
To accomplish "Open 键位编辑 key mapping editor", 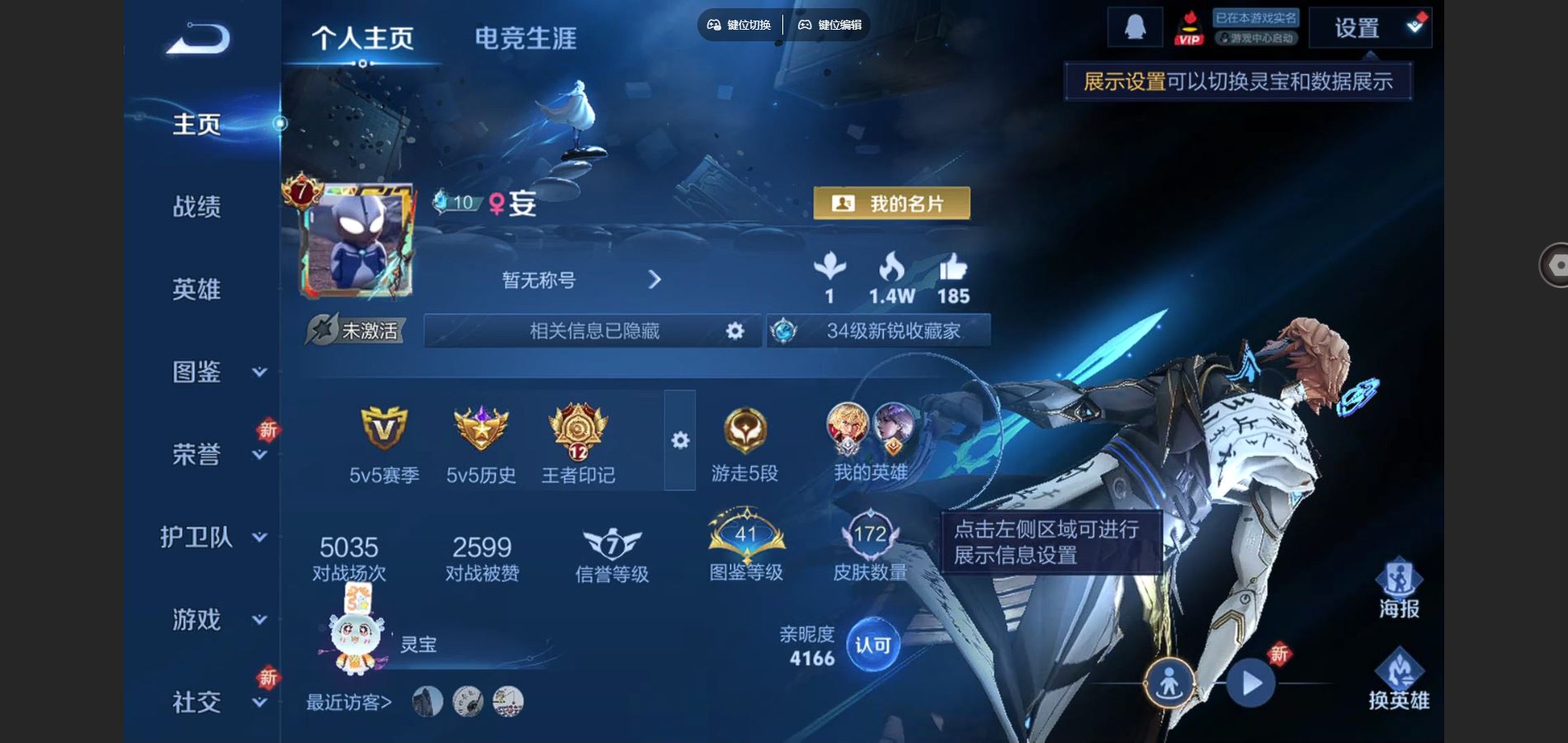I will (x=830, y=25).
